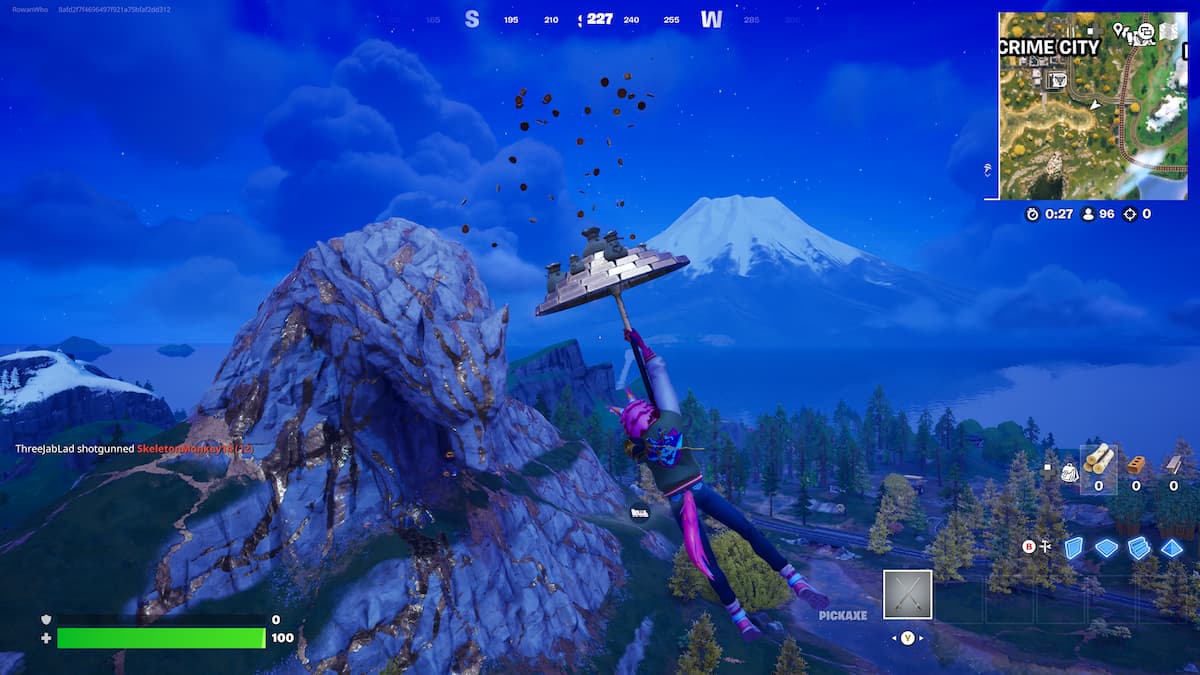Select the brick building material

pyautogui.click(x=1135, y=463)
